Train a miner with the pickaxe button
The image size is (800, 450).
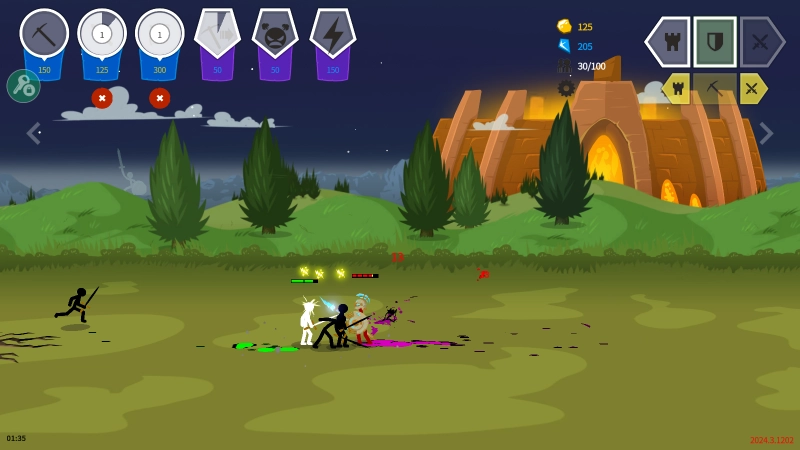pyautogui.click(x=44, y=35)
